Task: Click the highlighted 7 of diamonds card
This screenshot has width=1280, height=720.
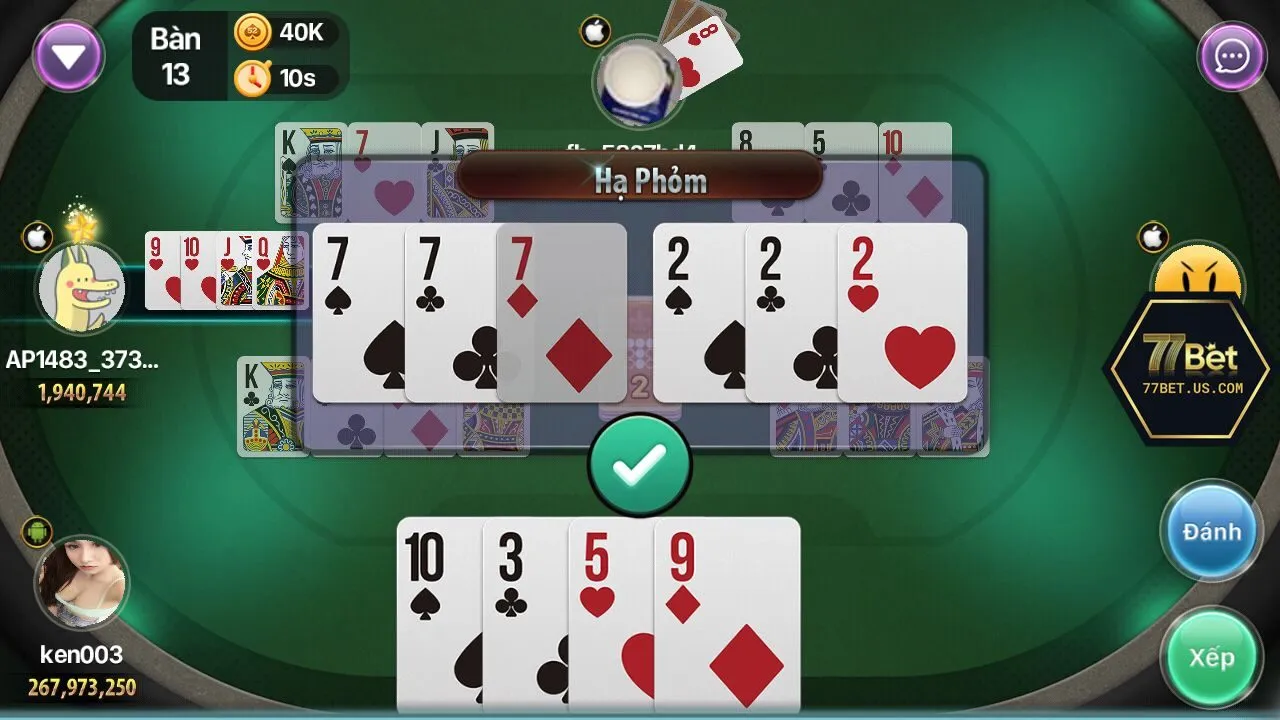Action: (560, 310)
